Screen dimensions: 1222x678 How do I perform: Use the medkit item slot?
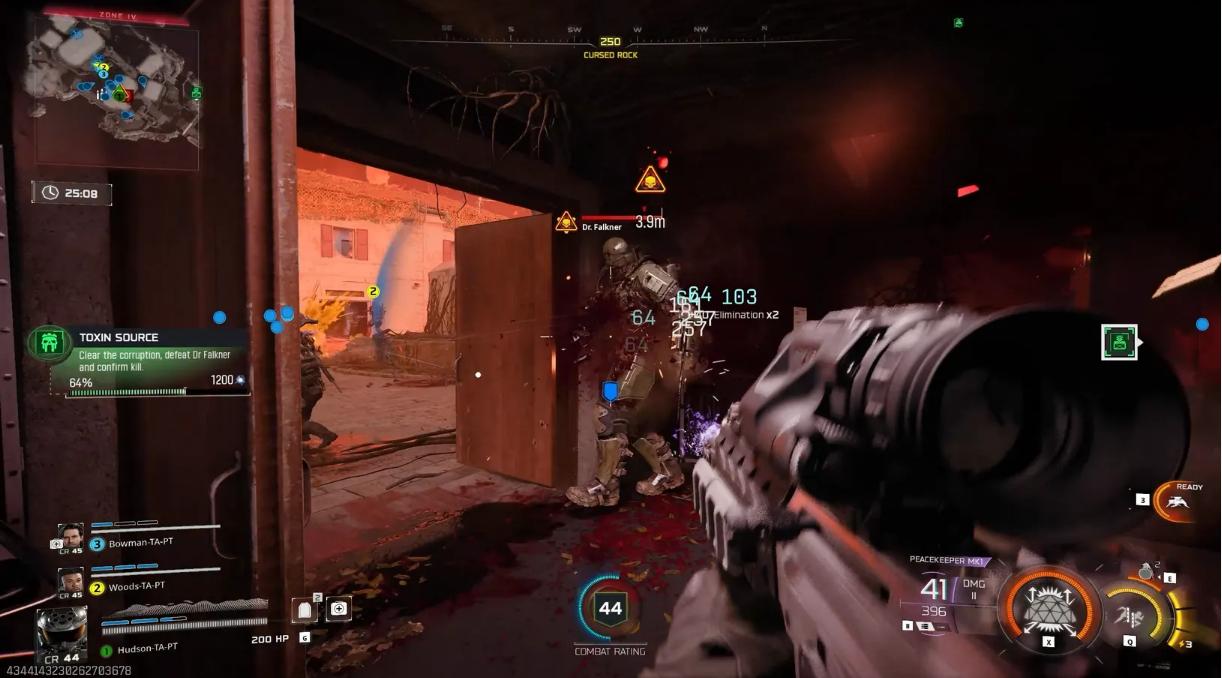[x=339, y=608]
